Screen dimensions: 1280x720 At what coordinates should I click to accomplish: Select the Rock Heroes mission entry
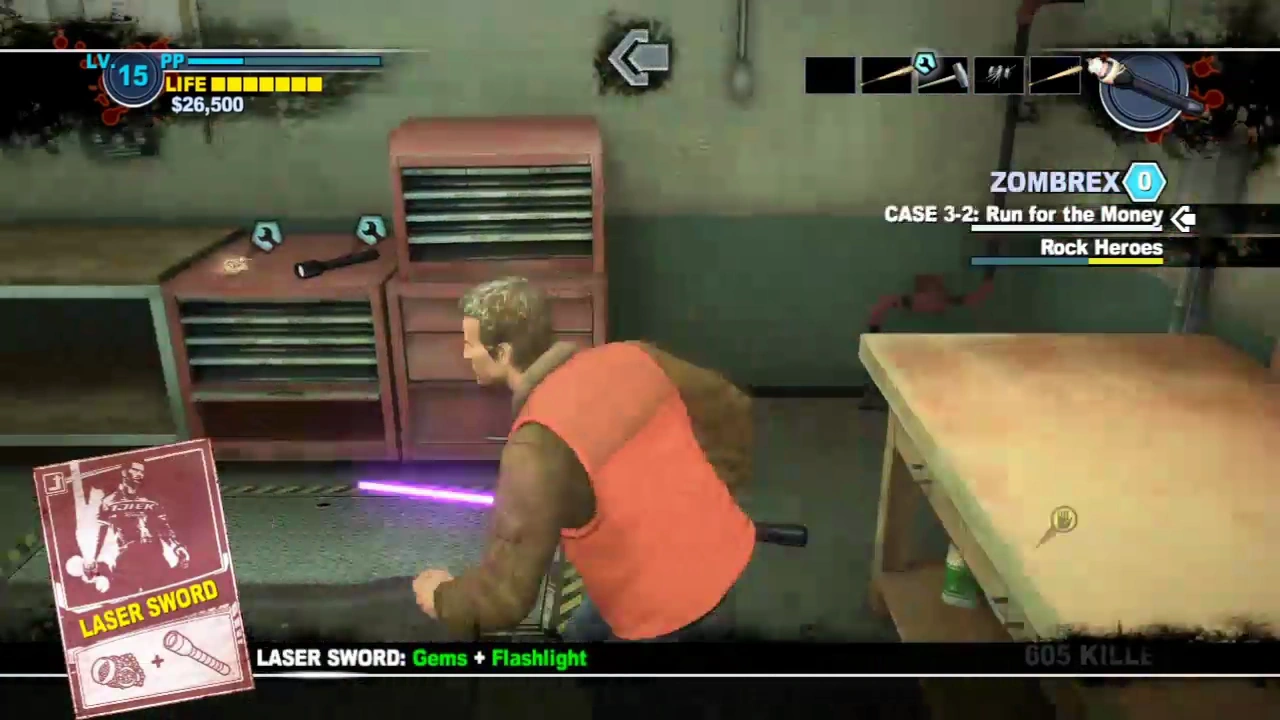tap(1100, 247)
